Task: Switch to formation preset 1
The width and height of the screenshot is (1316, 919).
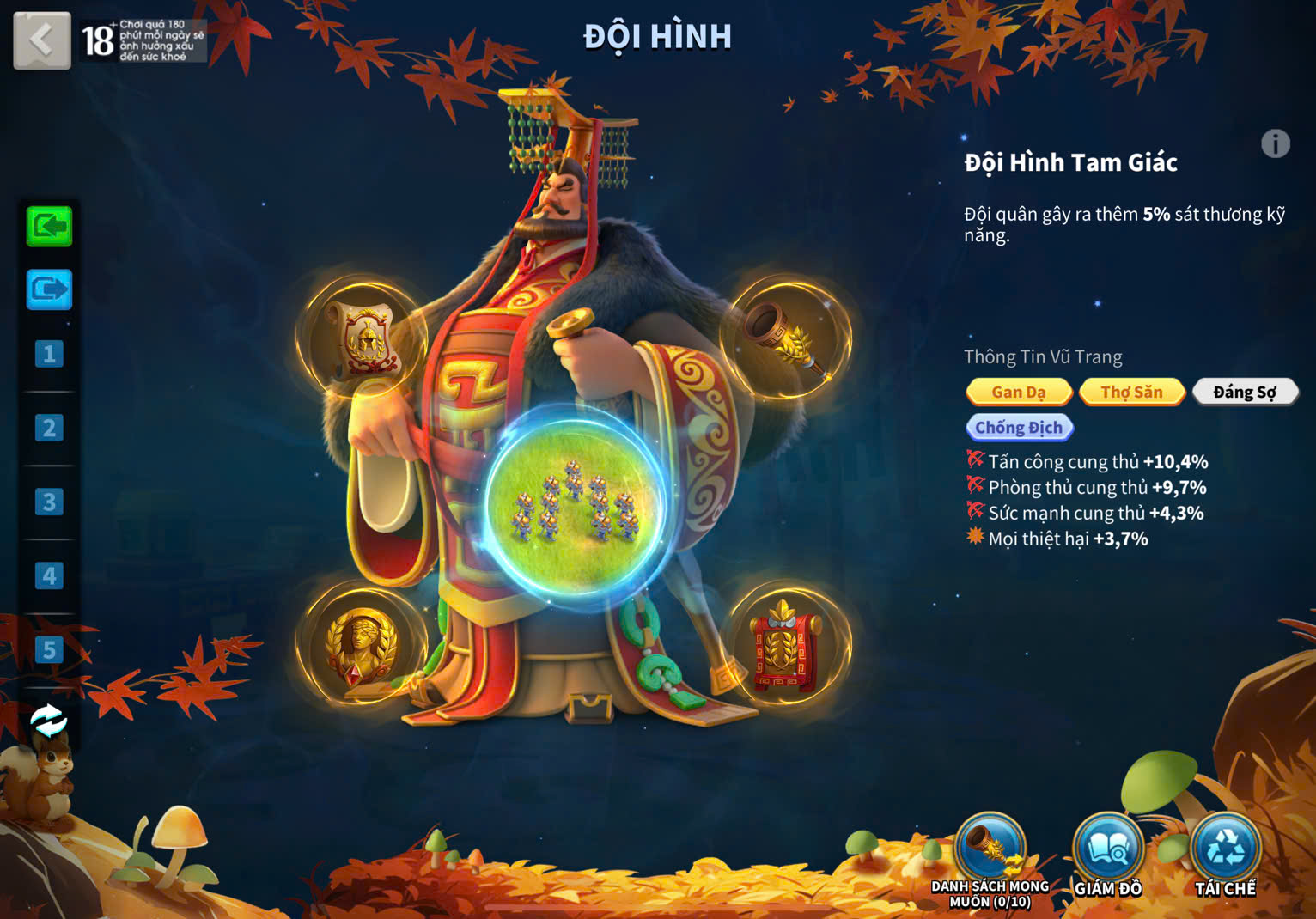Action: coord(49,354)
